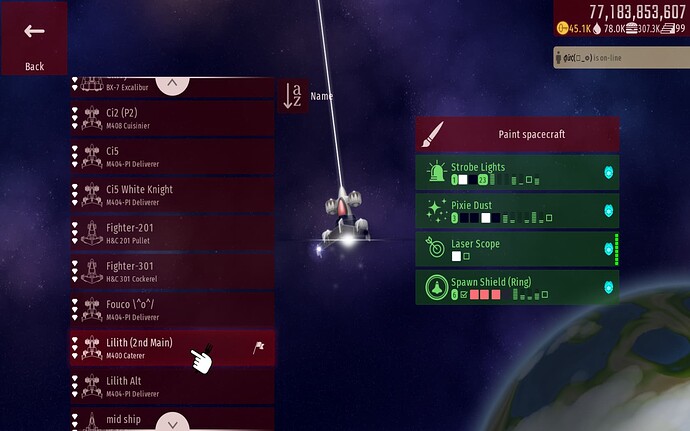
Task: Select the Strobe Lights customization
Action: click(517, 172)
